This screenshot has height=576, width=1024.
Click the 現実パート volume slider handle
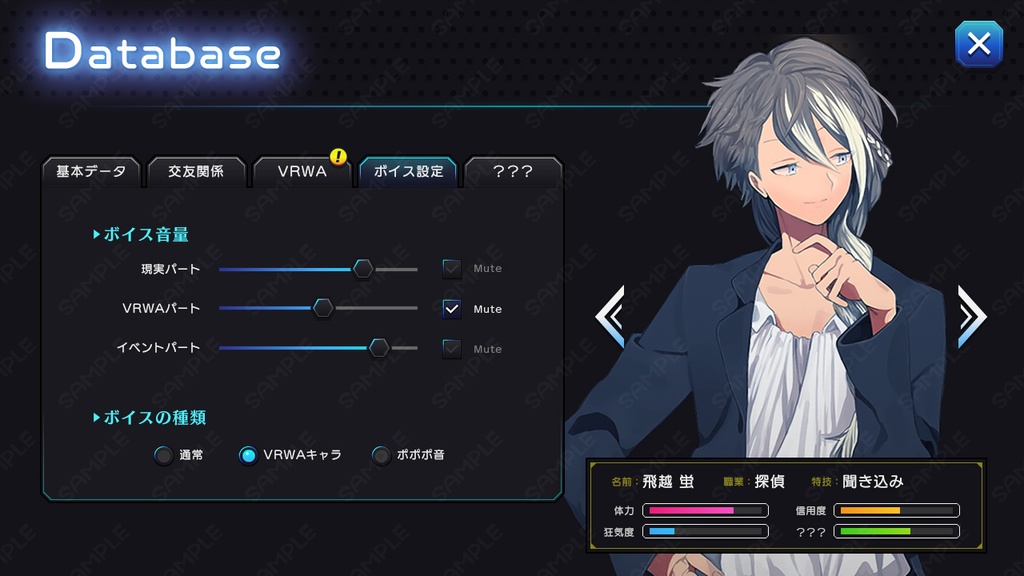[363, 268]
